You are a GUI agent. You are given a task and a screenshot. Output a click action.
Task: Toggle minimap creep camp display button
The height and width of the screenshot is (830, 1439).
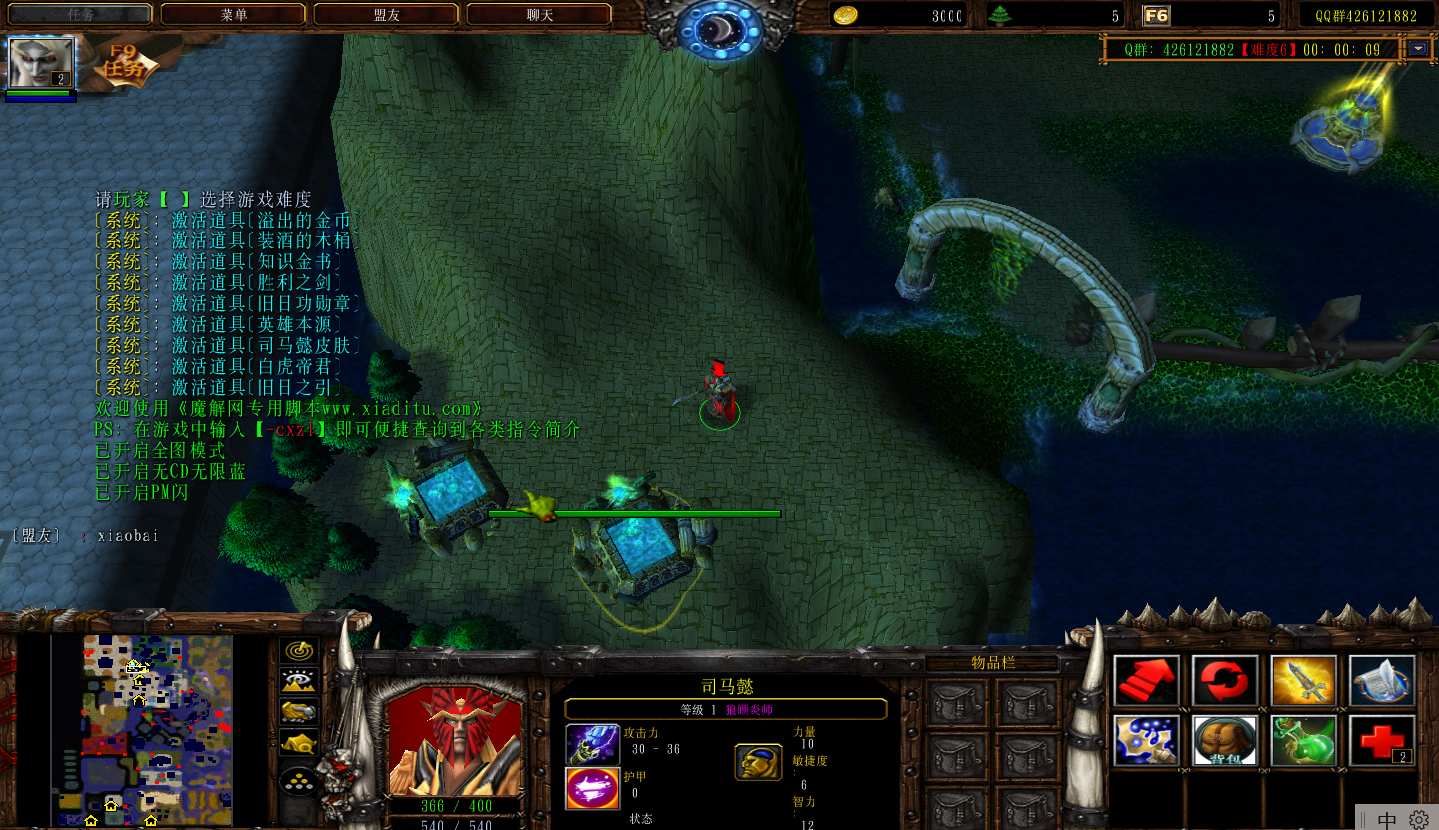pyautogui.click(x=299, y=743)
